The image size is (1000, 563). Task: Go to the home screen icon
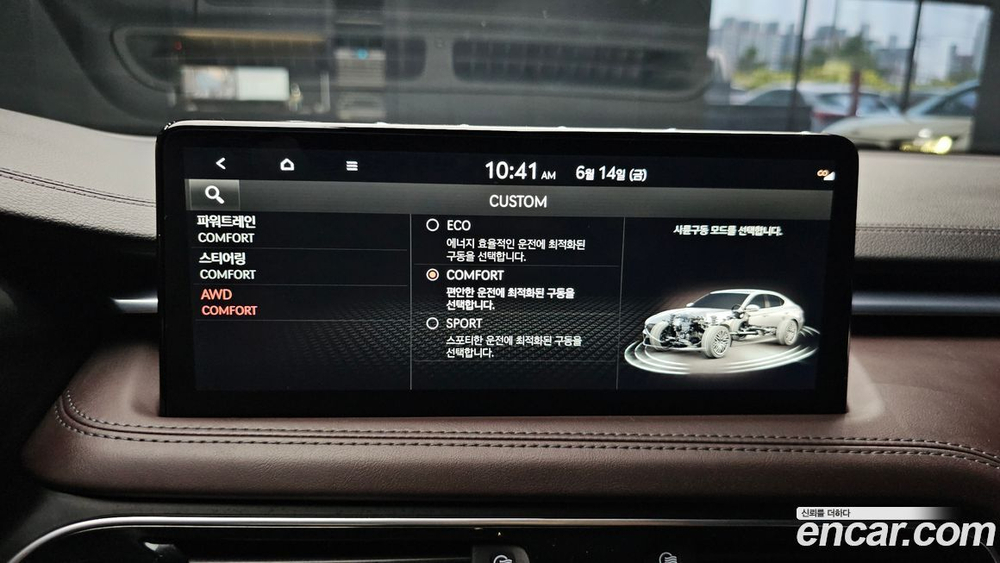[x=287, y=165]
